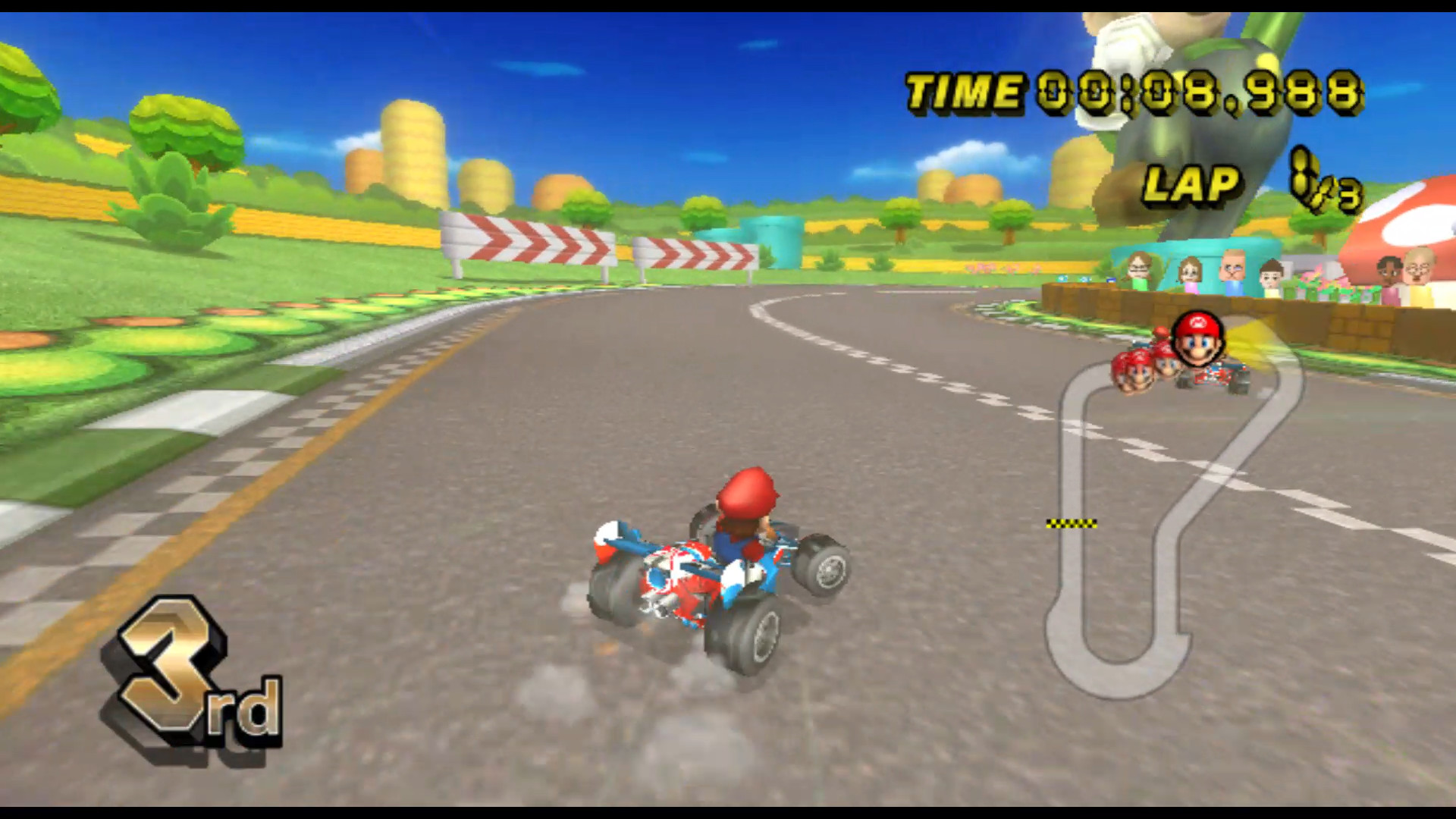
Task: Click the LAP label in the HUD
Action: click(x=1194, y=184)
